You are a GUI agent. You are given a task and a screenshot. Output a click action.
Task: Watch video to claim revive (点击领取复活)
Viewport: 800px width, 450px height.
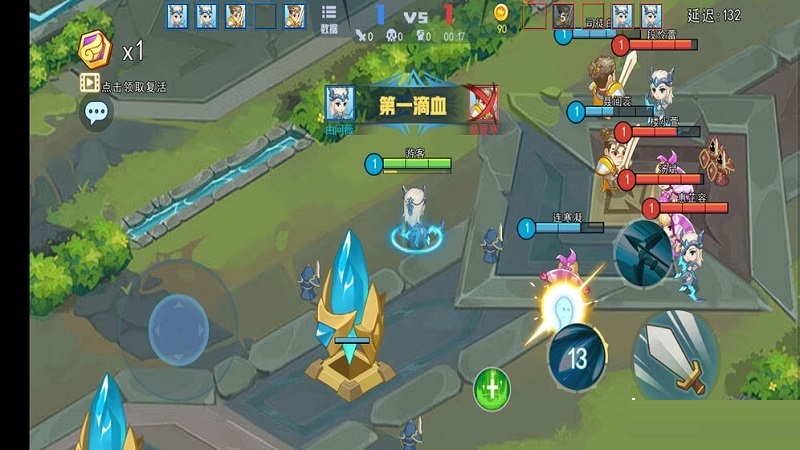click(124, 86)
